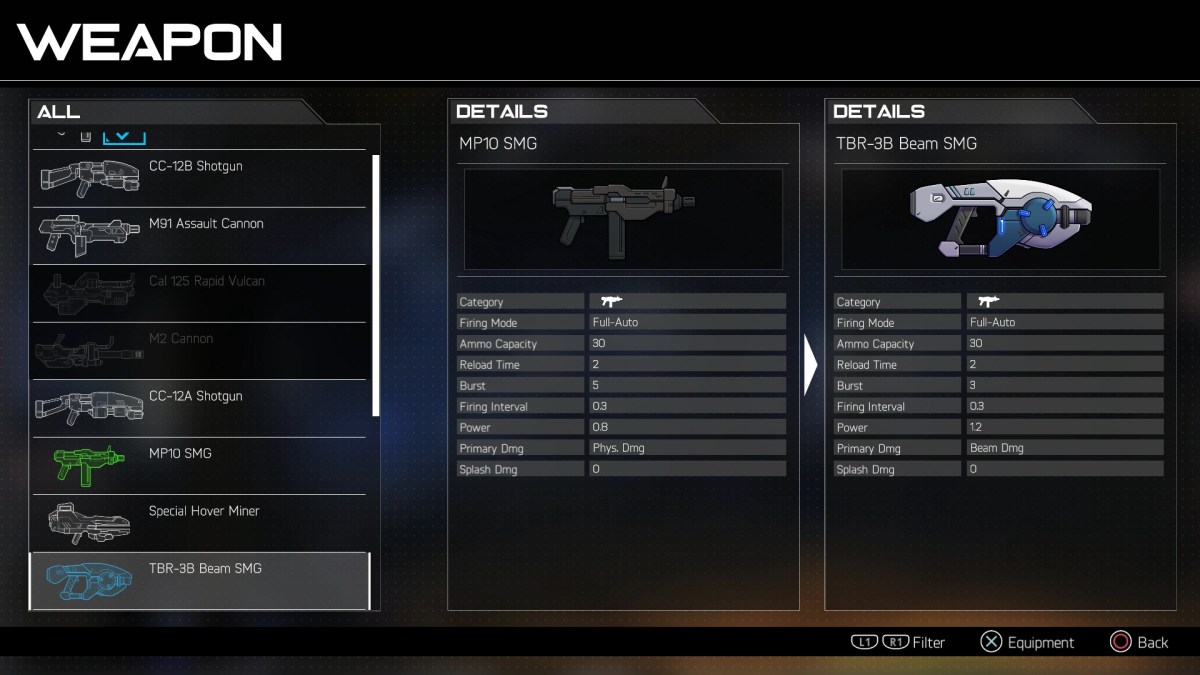Click the MP10 SMG preview image
Viewport: 1200px width, 675px height.
[x=623, y=219]
